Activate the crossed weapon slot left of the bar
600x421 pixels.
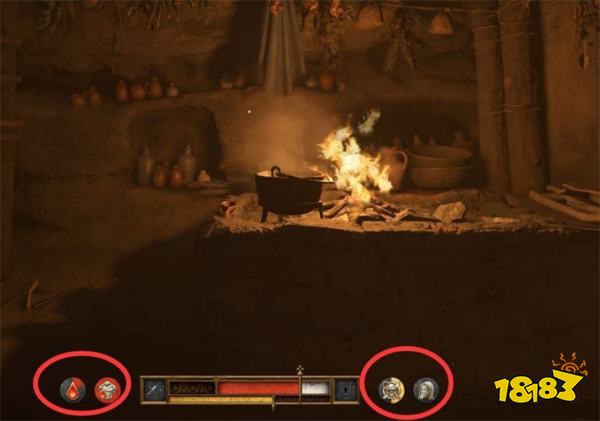click(155, 388)
